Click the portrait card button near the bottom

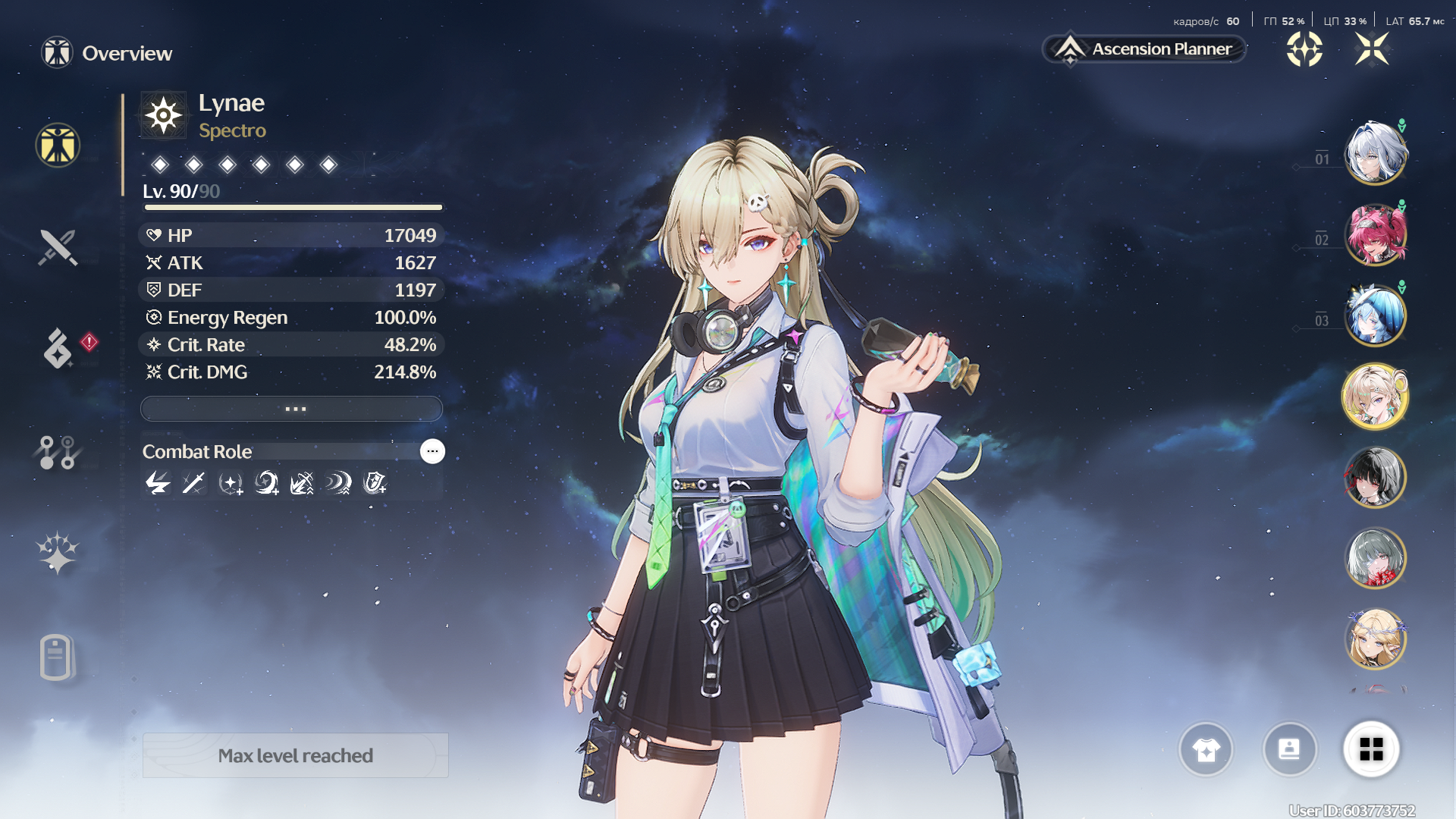coord(1289,749)
